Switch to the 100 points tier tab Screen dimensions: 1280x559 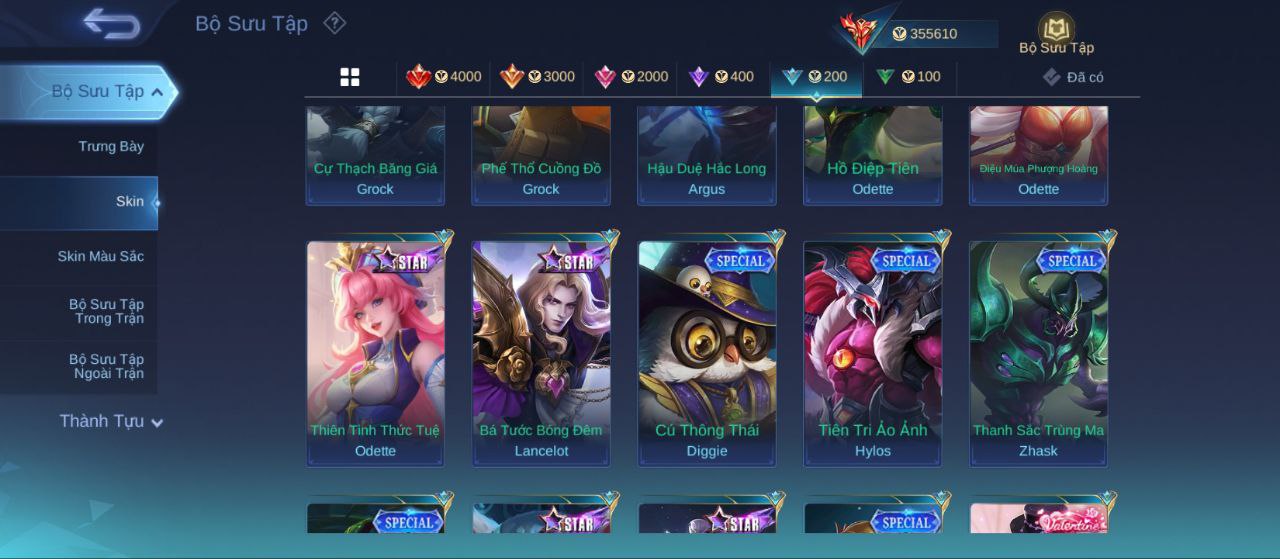tap(908, 77)
